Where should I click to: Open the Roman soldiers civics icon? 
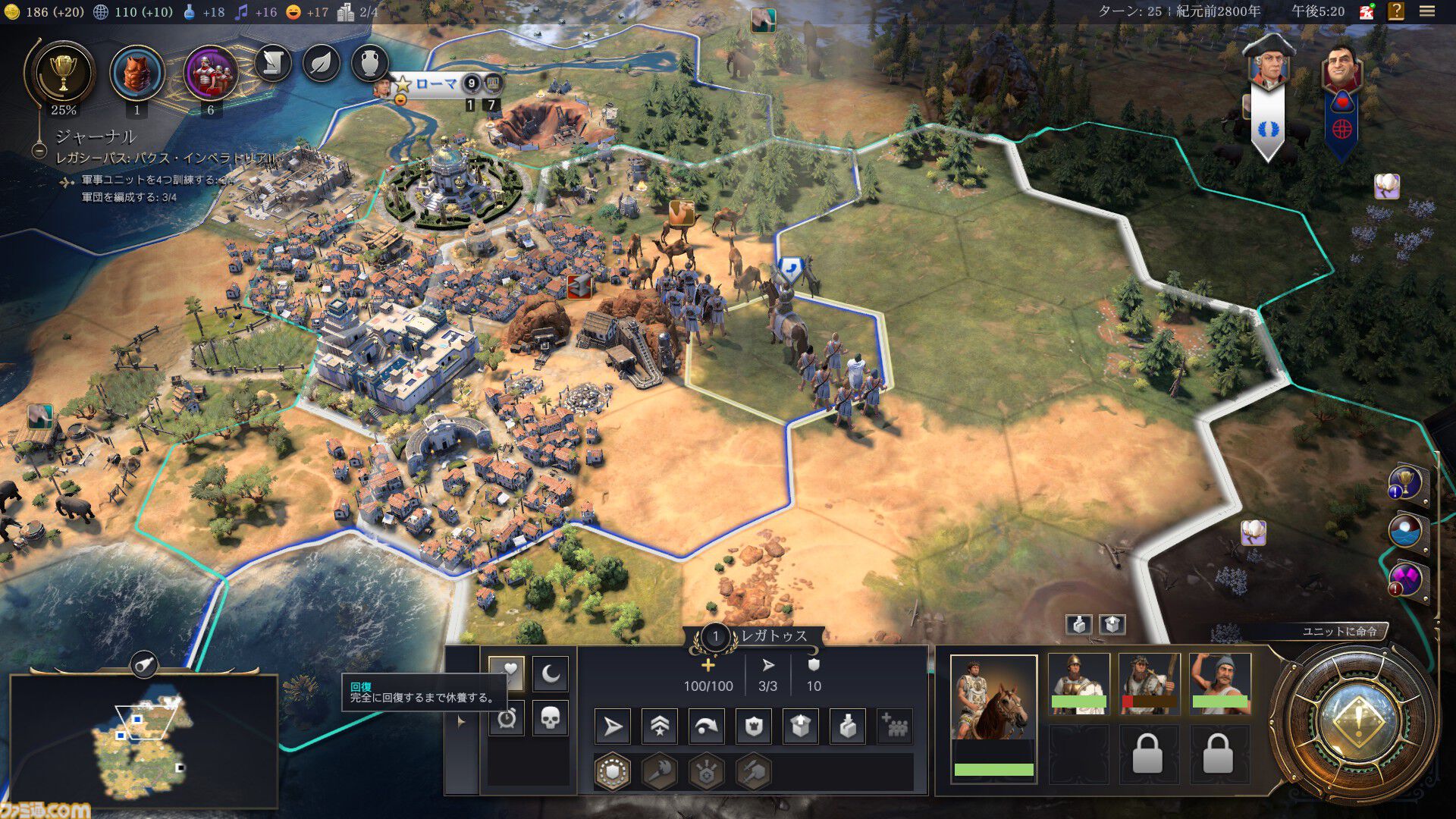210,74
